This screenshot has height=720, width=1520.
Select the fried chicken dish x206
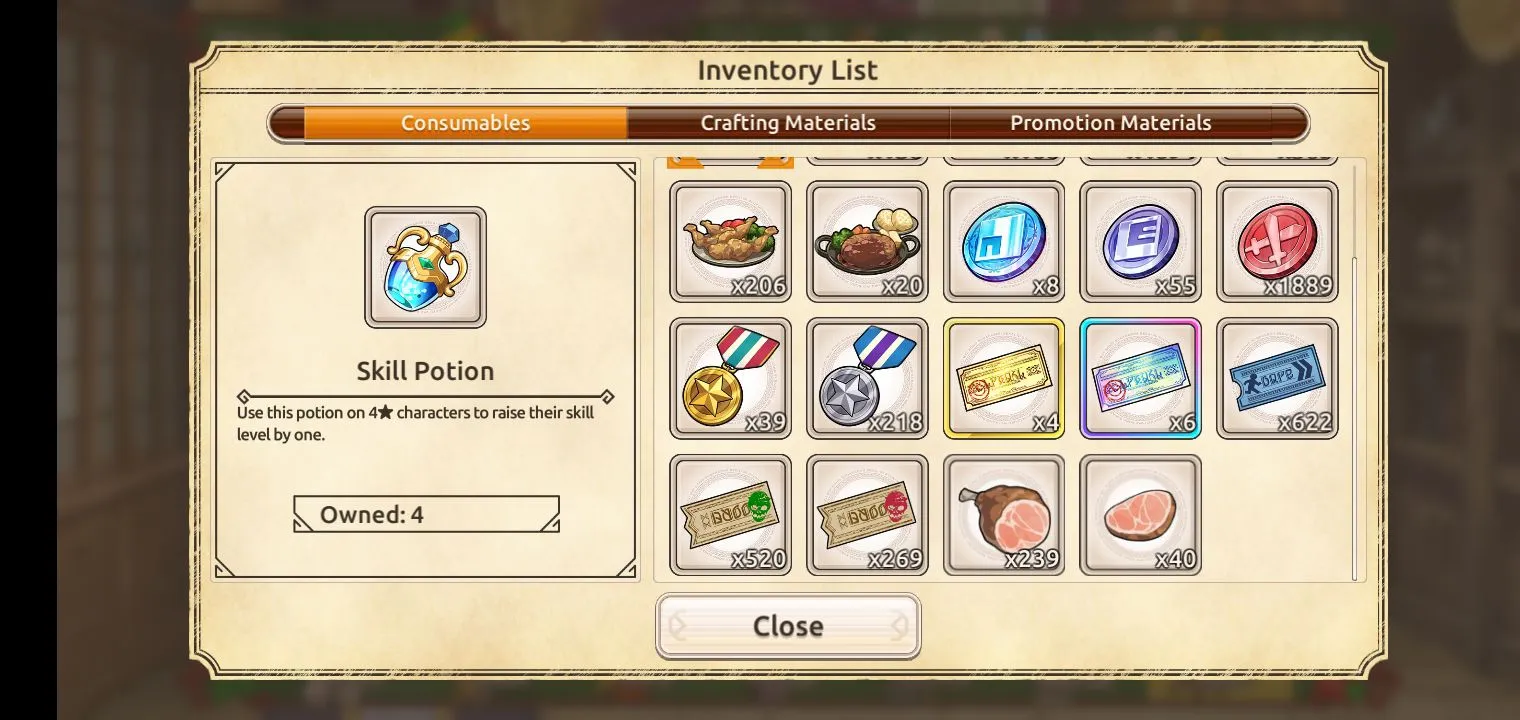pos(730,241)
